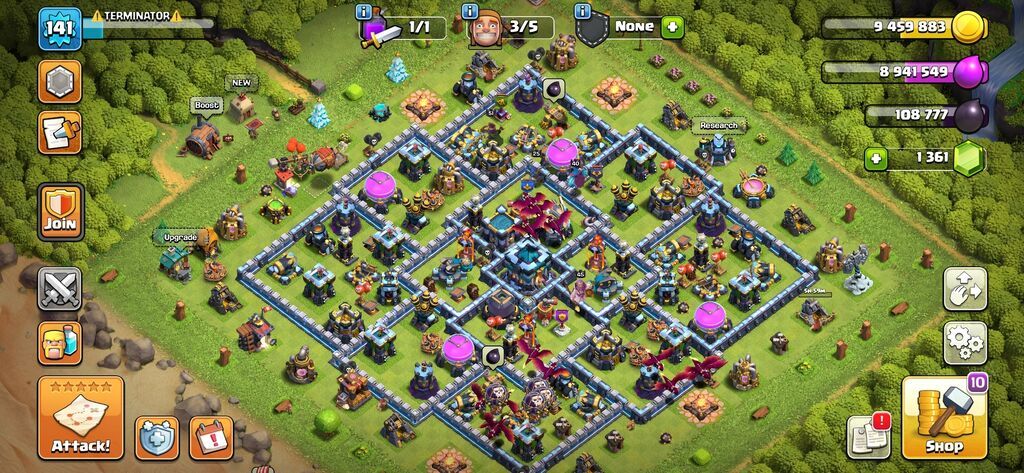Open the settings gears menu
The width and height of the screenshot is (1024, 473).
[965, 343]
